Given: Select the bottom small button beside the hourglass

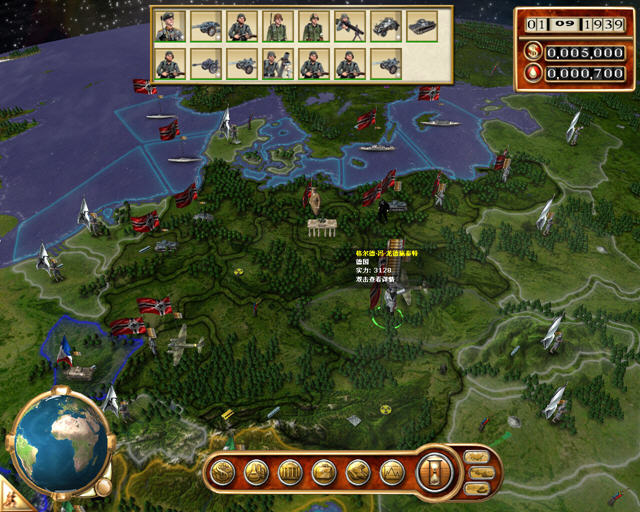Looking at the screenshot, I should tap(477, 488).
